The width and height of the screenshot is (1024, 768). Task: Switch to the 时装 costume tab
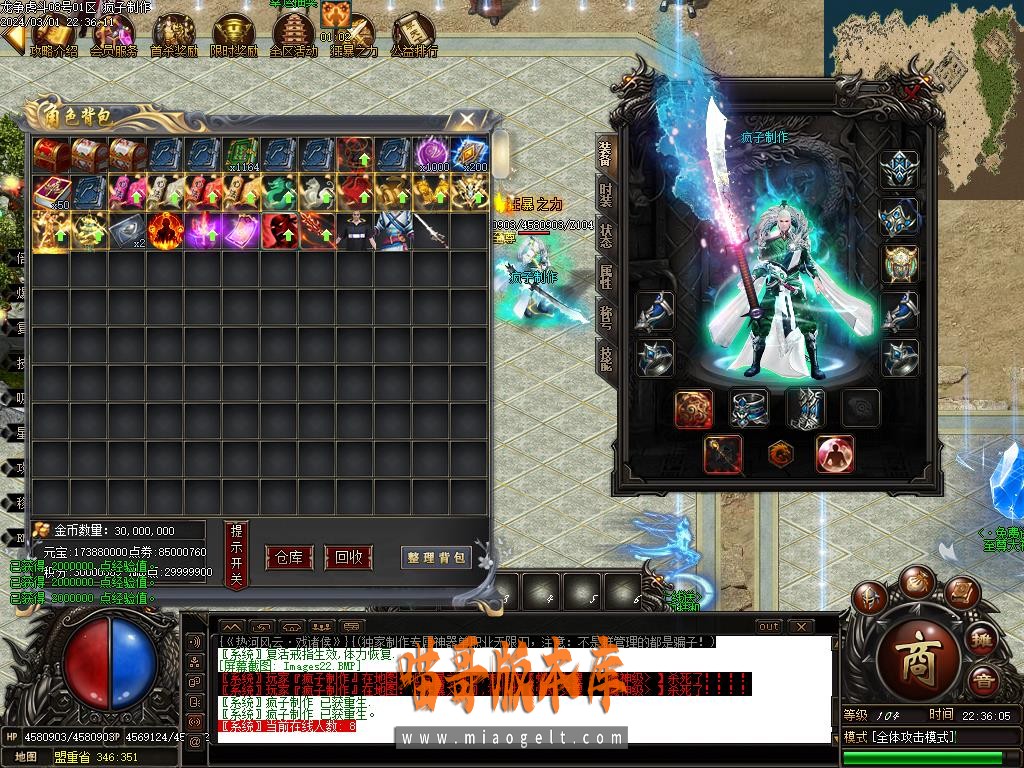pos(606,195)
